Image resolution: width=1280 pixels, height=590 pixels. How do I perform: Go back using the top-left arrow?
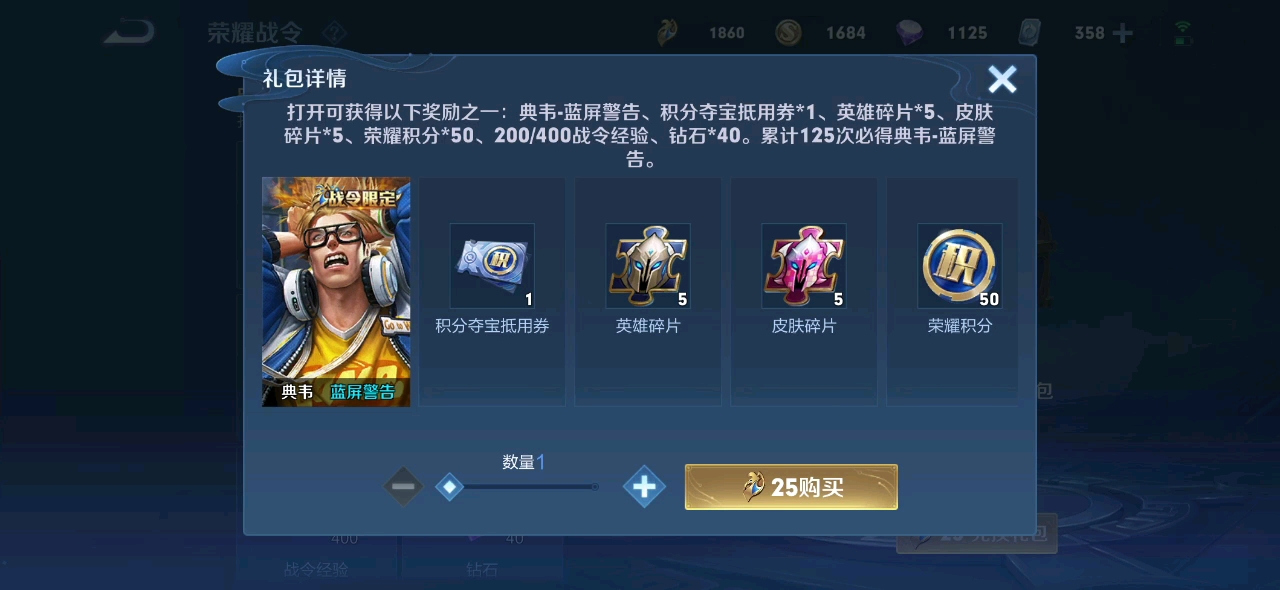coord(130,32)
